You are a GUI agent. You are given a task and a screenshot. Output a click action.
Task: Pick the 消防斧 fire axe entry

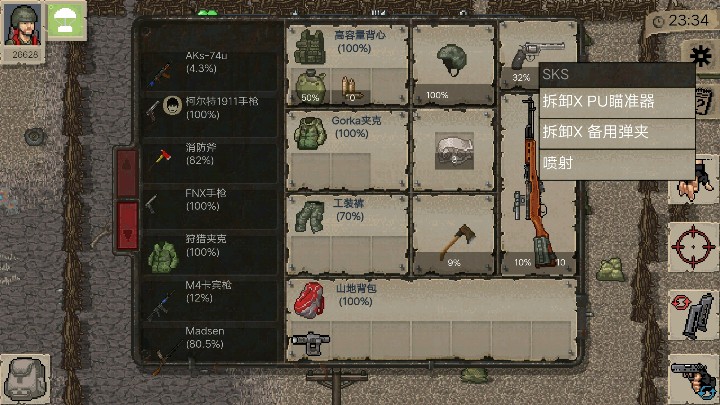pyautogui.click(x=210, y=154)
